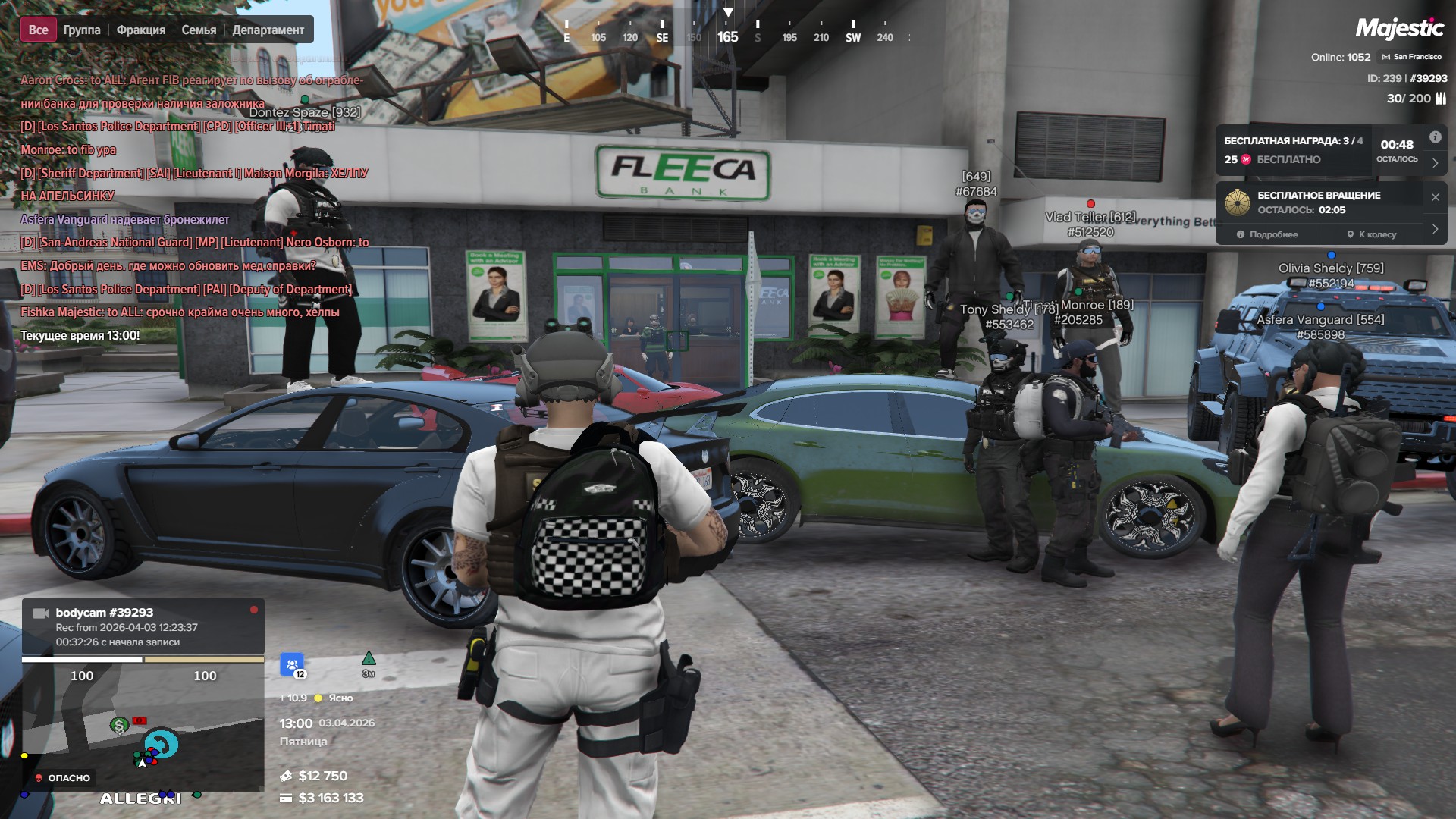Expand the free reward panel arrow
Image resolution: width=1456 pixels, height=819 pixels.
pos(1435,163)
